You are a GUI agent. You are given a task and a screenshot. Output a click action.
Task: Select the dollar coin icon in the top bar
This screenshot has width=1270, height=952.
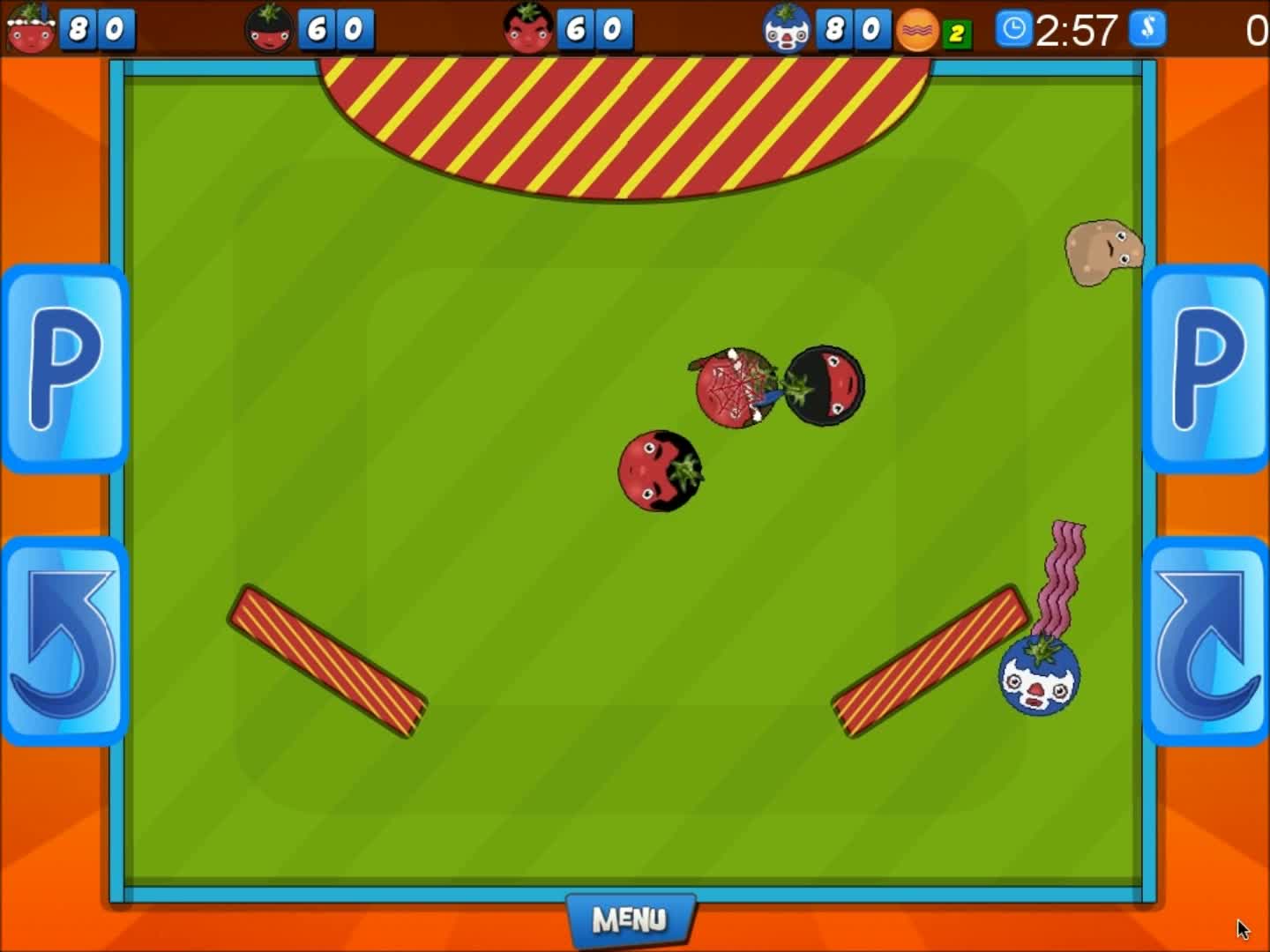(x=1147, y=29)
